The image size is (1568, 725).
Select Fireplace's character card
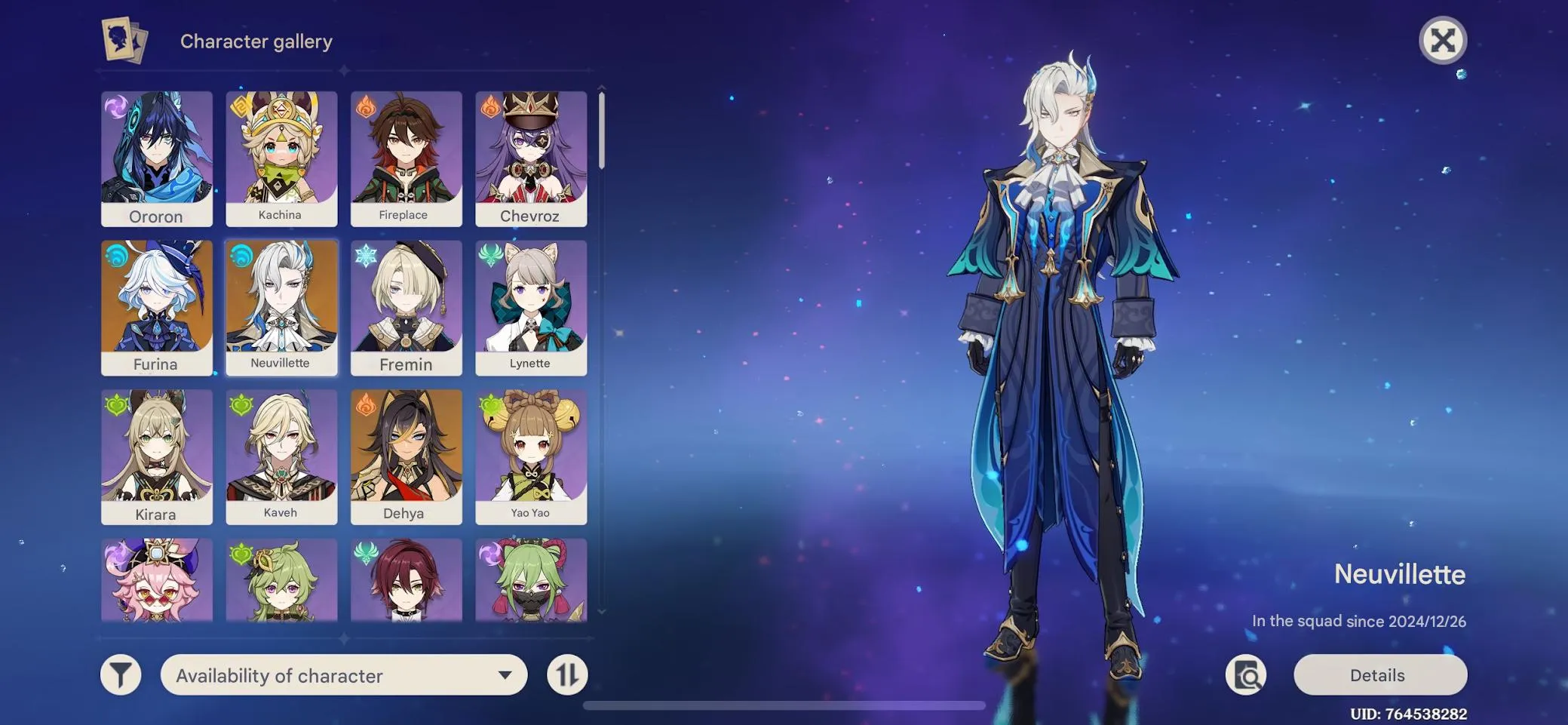[406, 156]
